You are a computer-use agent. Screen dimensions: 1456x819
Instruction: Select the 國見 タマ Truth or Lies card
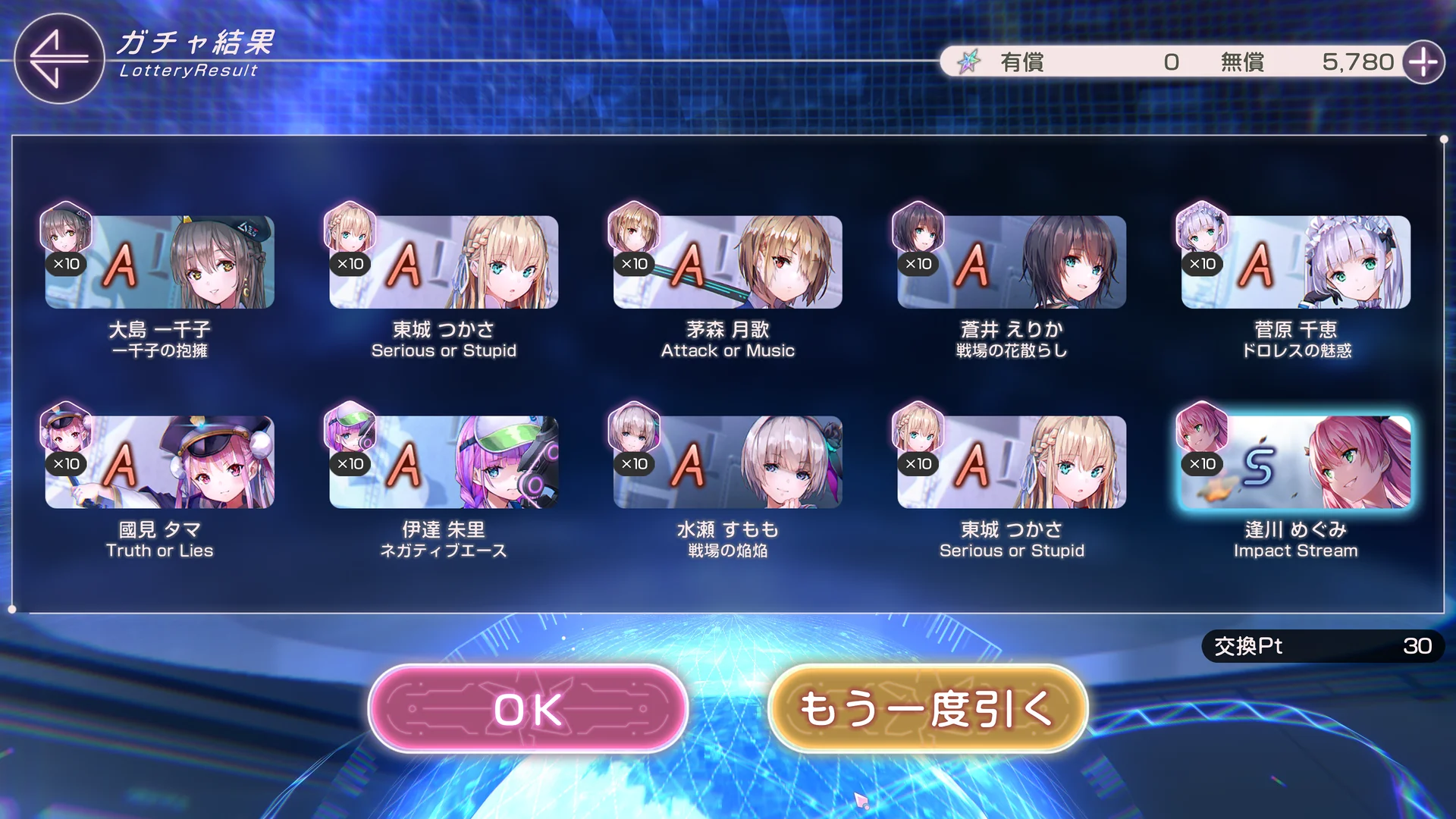coord(159,463)
